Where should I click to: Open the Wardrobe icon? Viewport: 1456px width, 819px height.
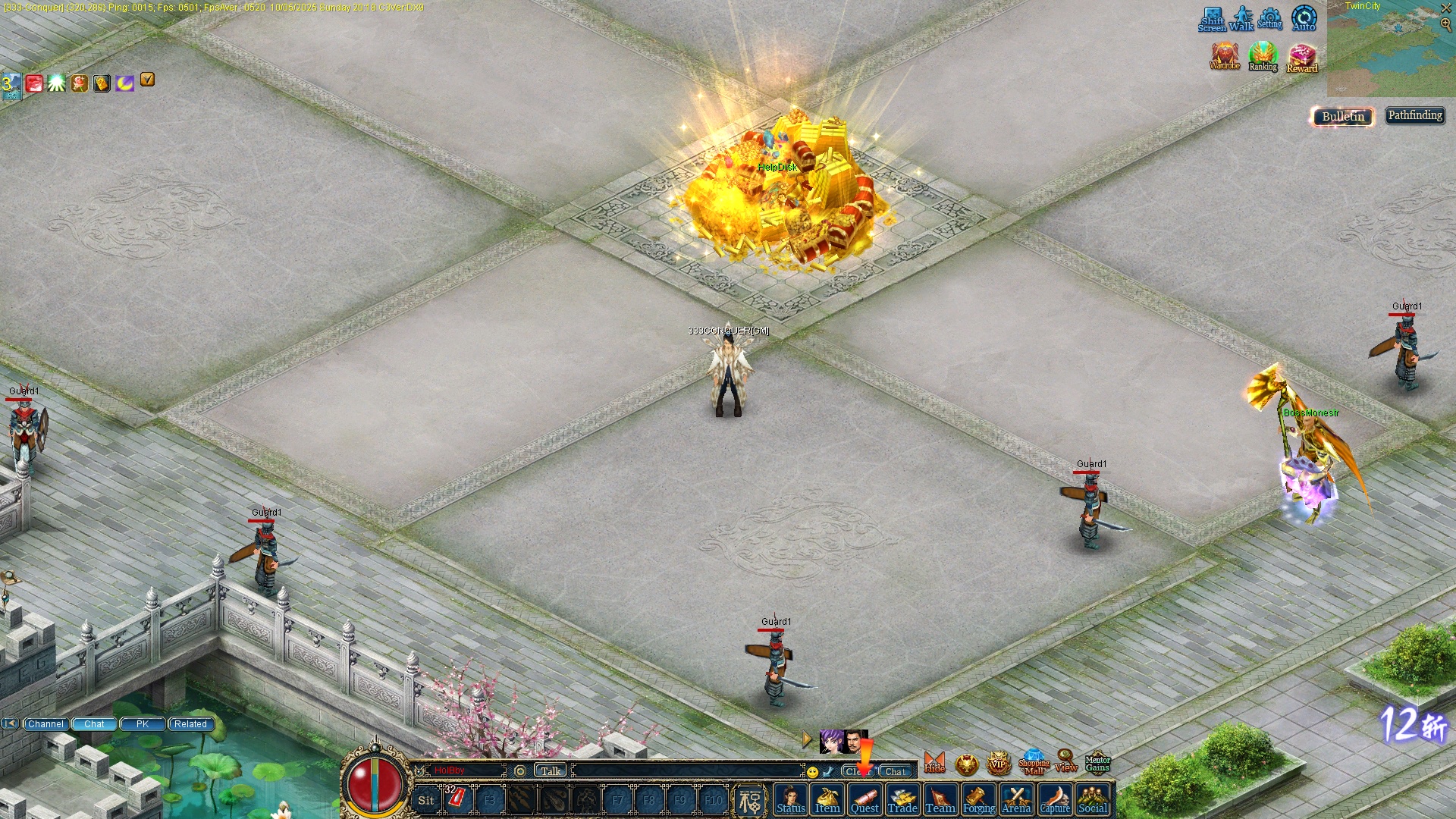point(1225,57)
